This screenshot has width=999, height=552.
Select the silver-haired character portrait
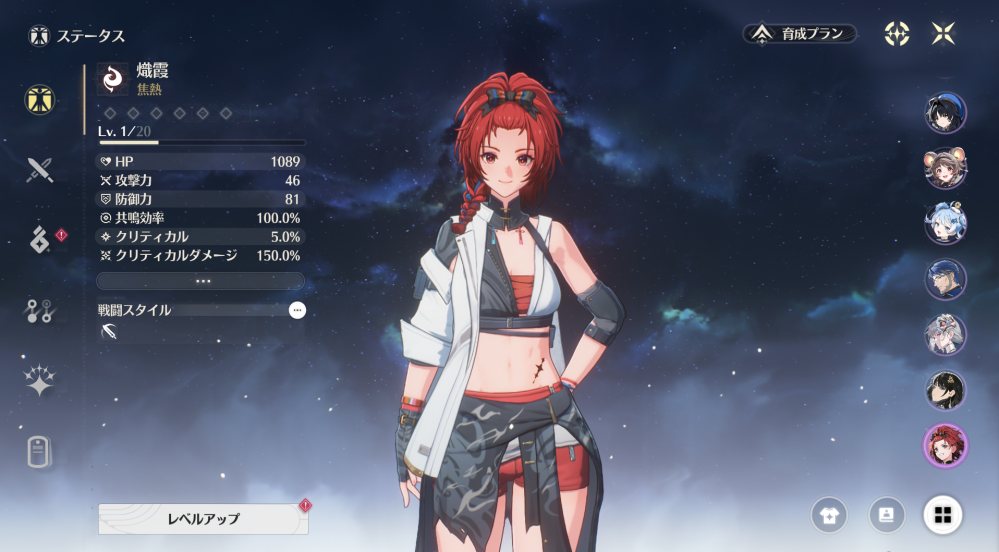click(945, 335)
